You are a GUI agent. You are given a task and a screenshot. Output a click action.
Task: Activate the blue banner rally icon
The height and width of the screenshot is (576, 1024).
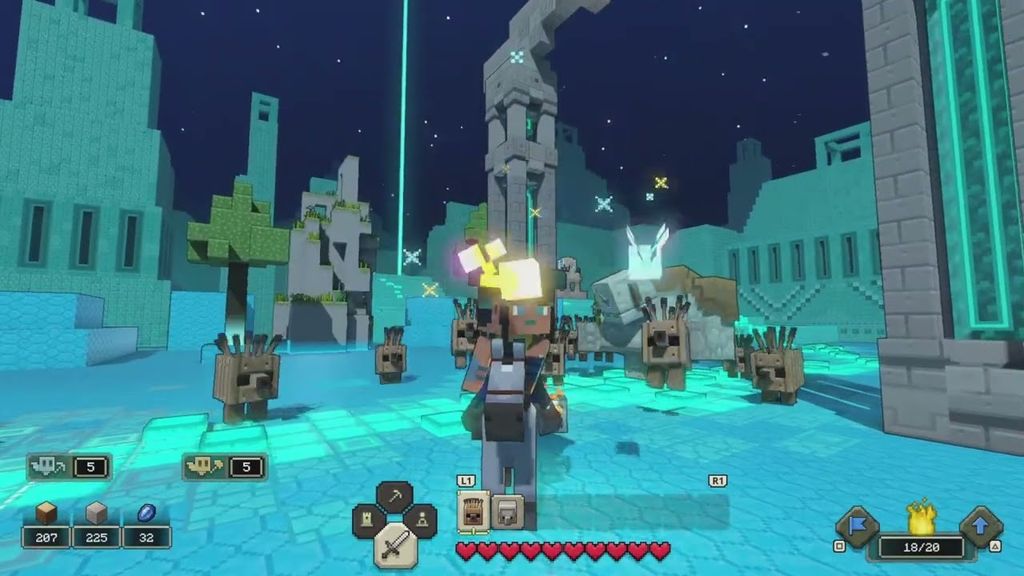pyautogui.click(x=857, y=524)
